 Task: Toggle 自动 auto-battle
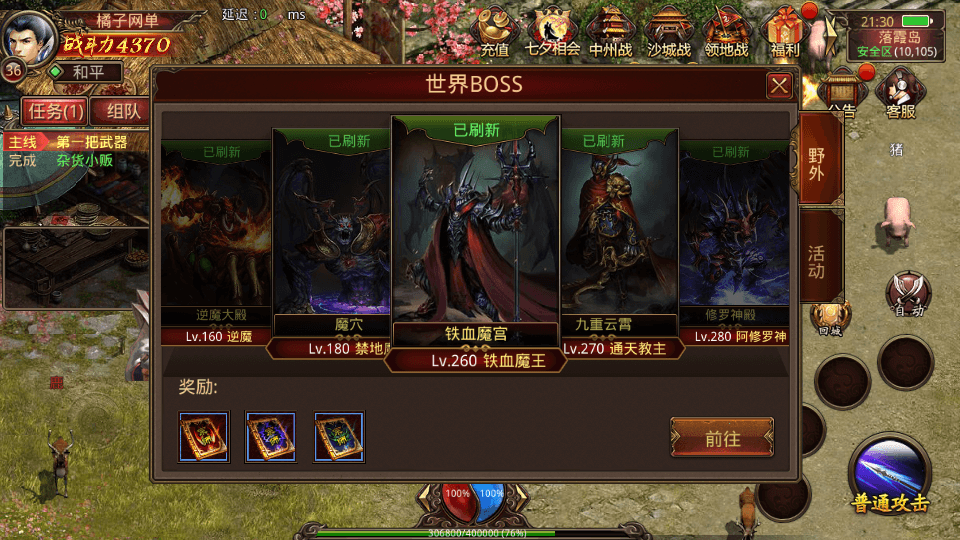[x=908, y=294]
